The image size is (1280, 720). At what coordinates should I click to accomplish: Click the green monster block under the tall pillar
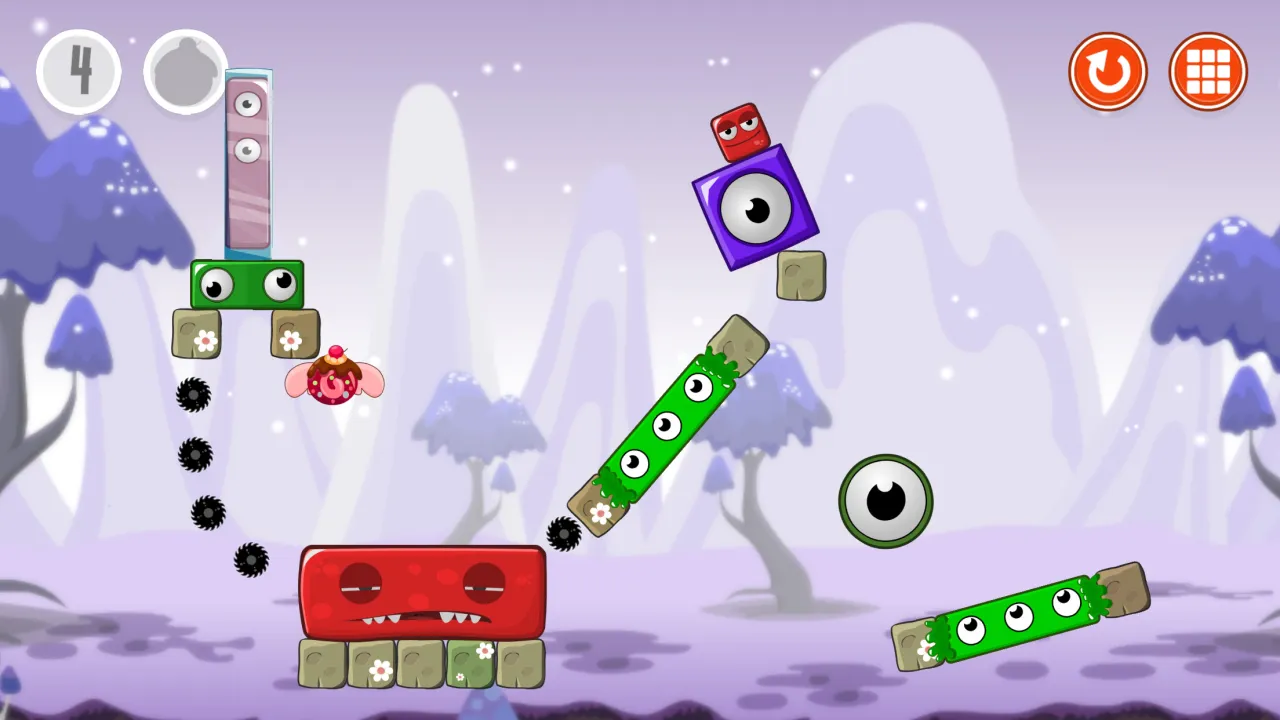tap(247, 284)
